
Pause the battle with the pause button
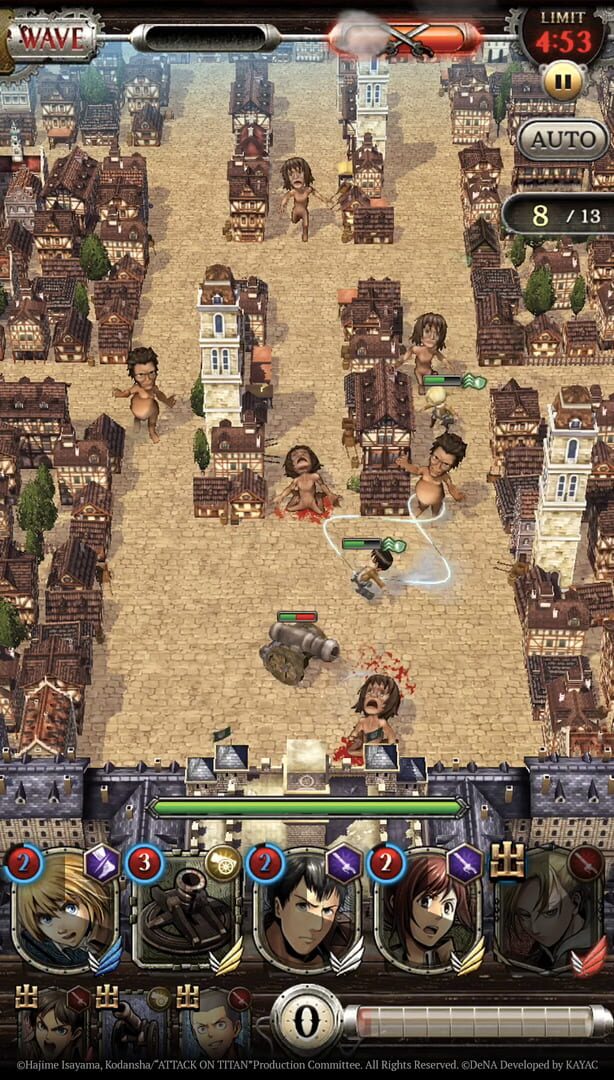(563, 82)
